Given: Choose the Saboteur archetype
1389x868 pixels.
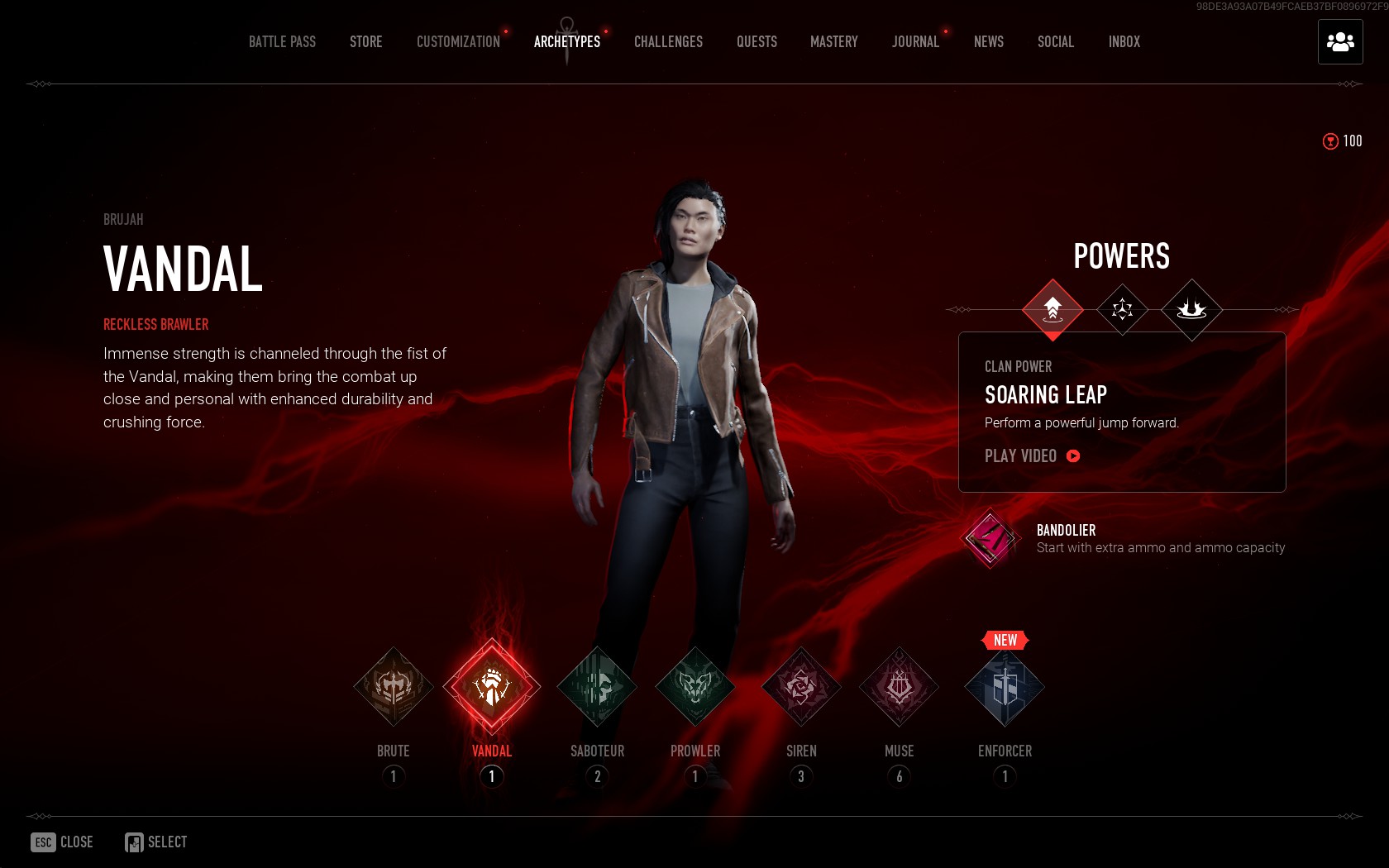Looking at the screenshot, I should (x=597, y=687).
